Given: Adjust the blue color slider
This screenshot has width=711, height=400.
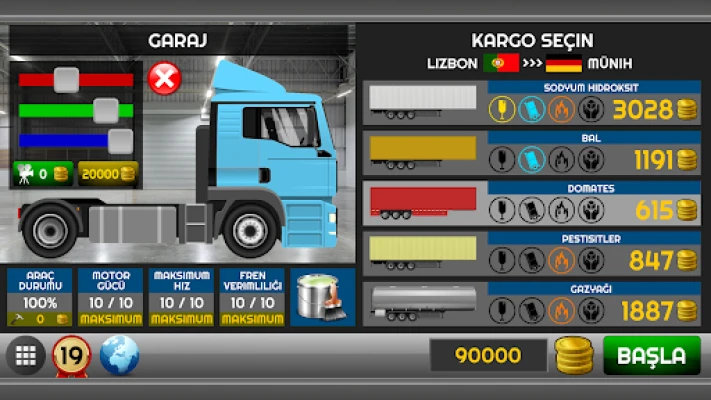Looking at the screenshot, I should pos(120,140).
